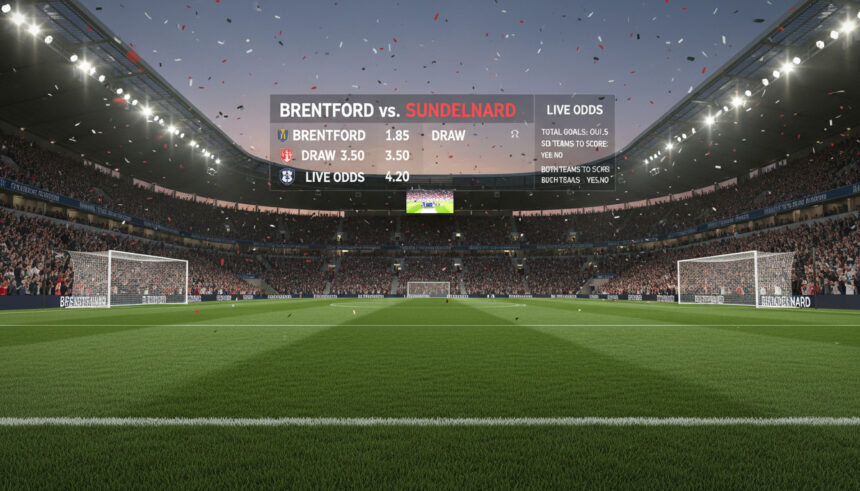
Task: Select Brentford's 1.85 odds
Action: (x=397, y=135)
